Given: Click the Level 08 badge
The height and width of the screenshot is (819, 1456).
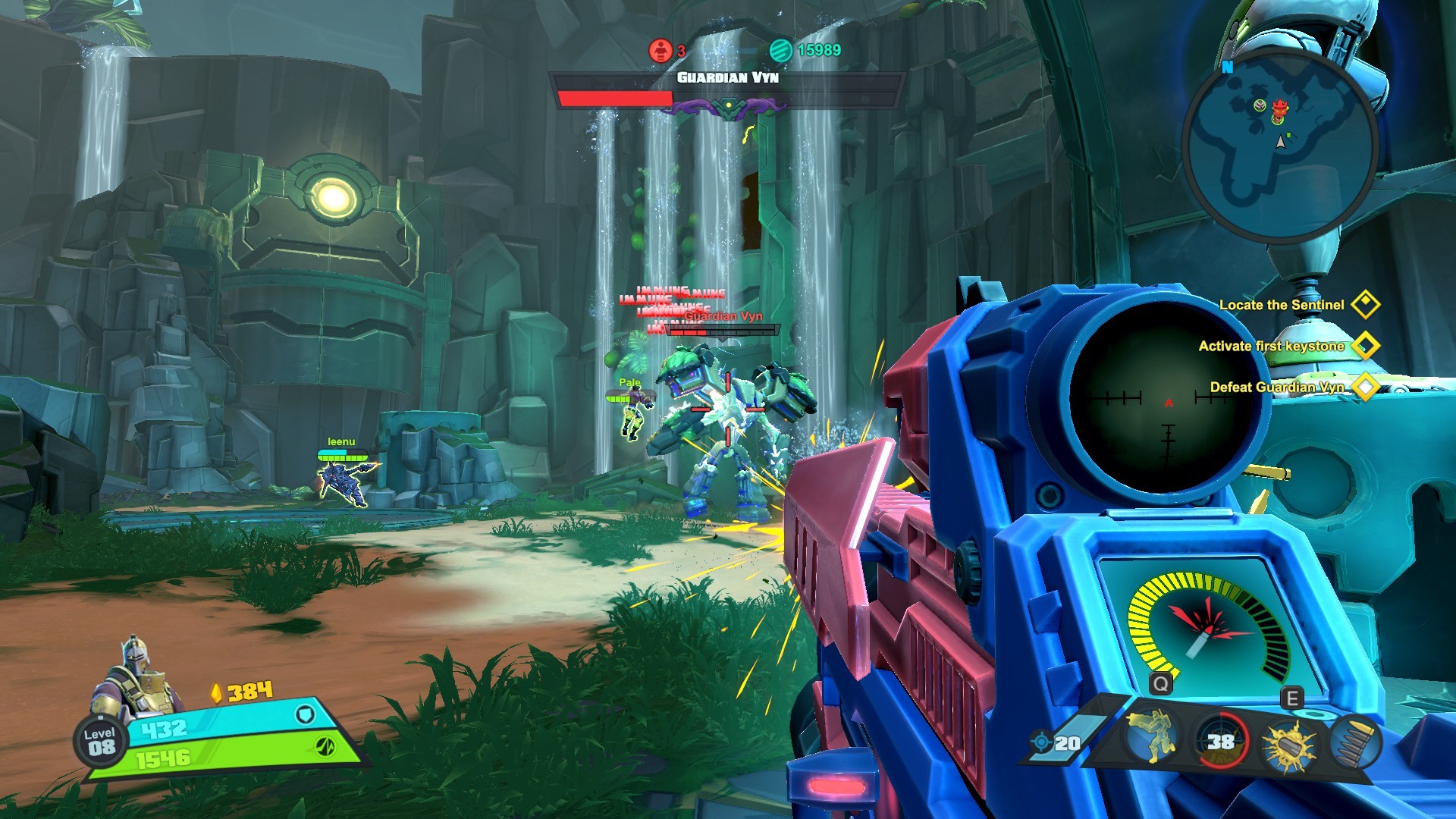Looking at the screenshot, I should (101, 741).
